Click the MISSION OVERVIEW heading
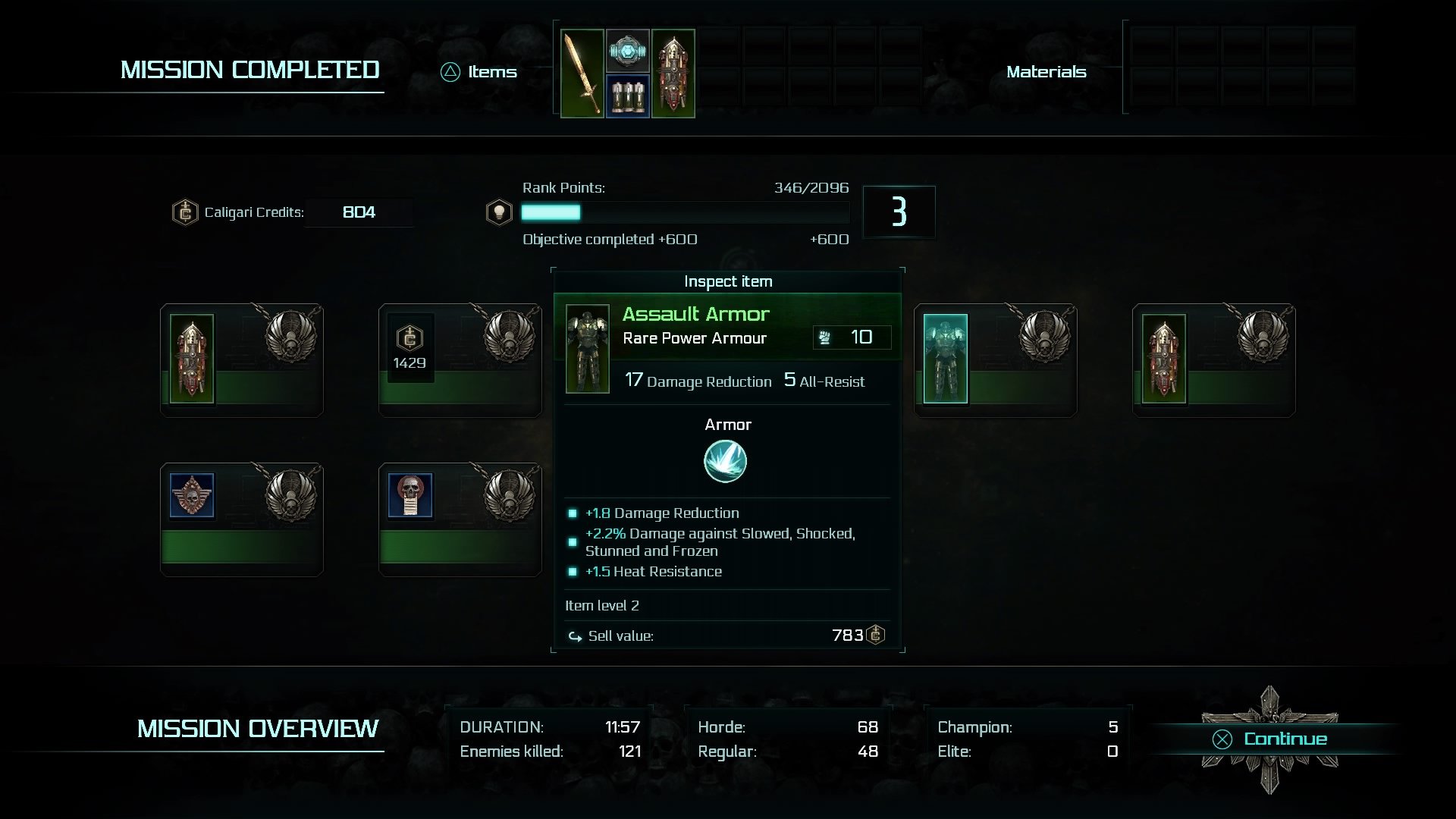Viewport: 1456px width, 819px height. 256,728
